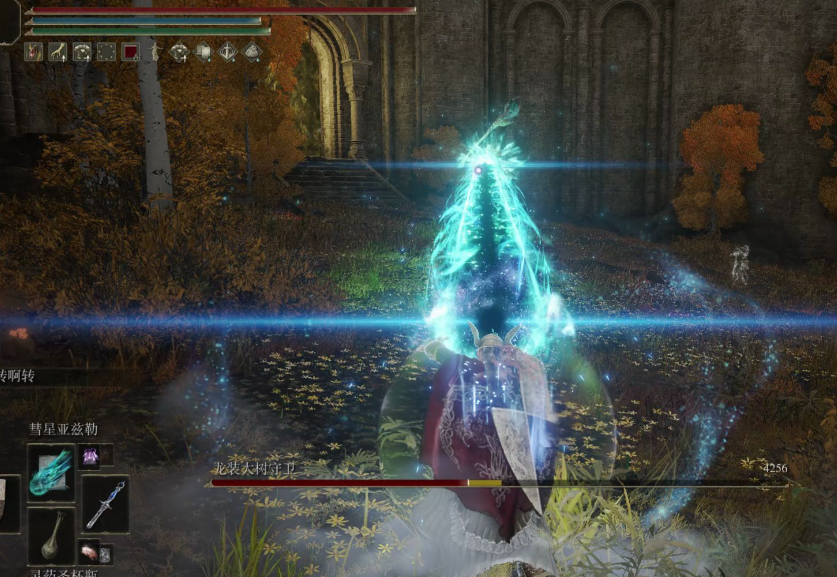Click the pink meat pouch item

tap(91, 552)
